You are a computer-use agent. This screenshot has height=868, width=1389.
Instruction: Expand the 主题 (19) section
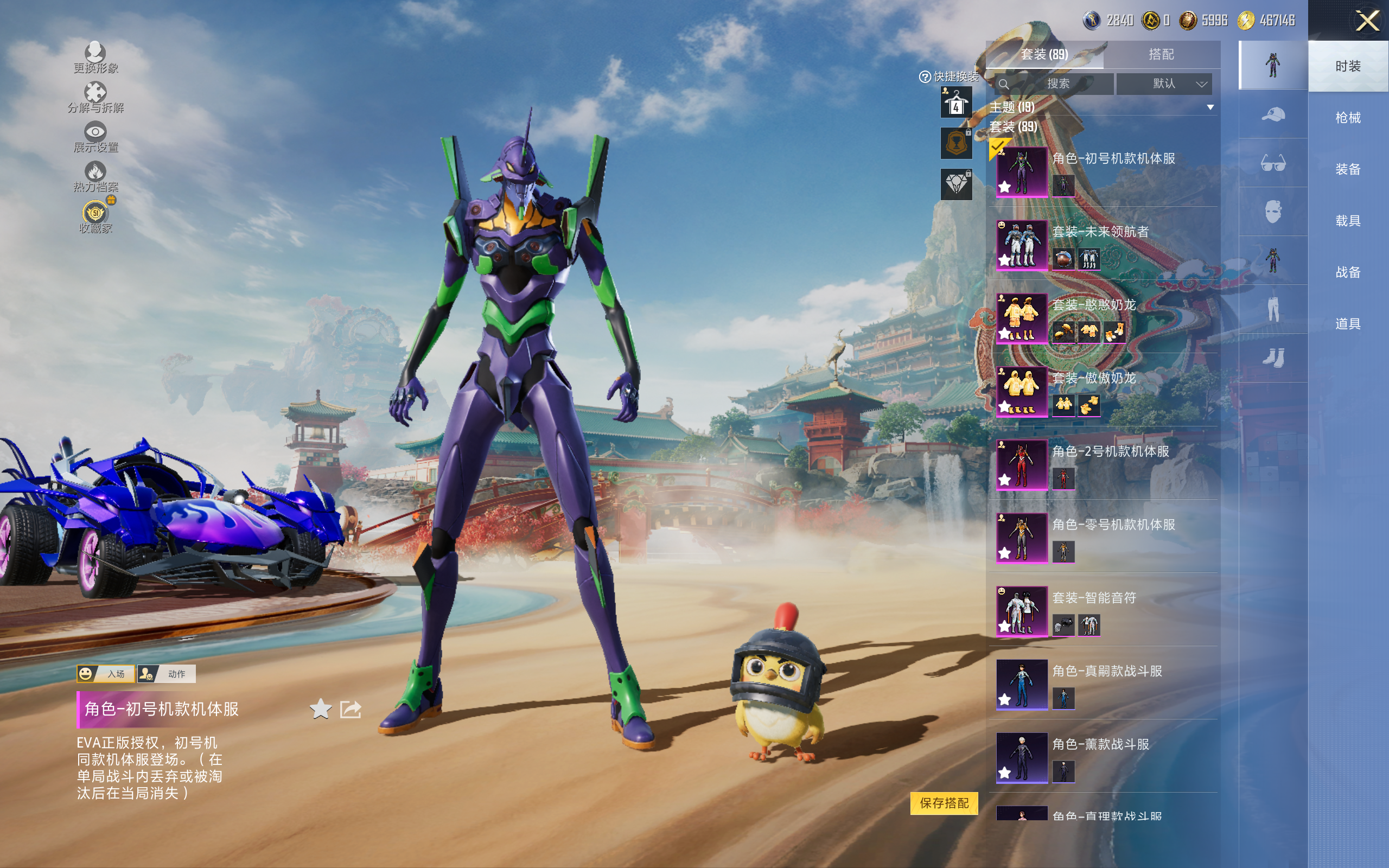pyautogui.click(x=1210, y=107)
